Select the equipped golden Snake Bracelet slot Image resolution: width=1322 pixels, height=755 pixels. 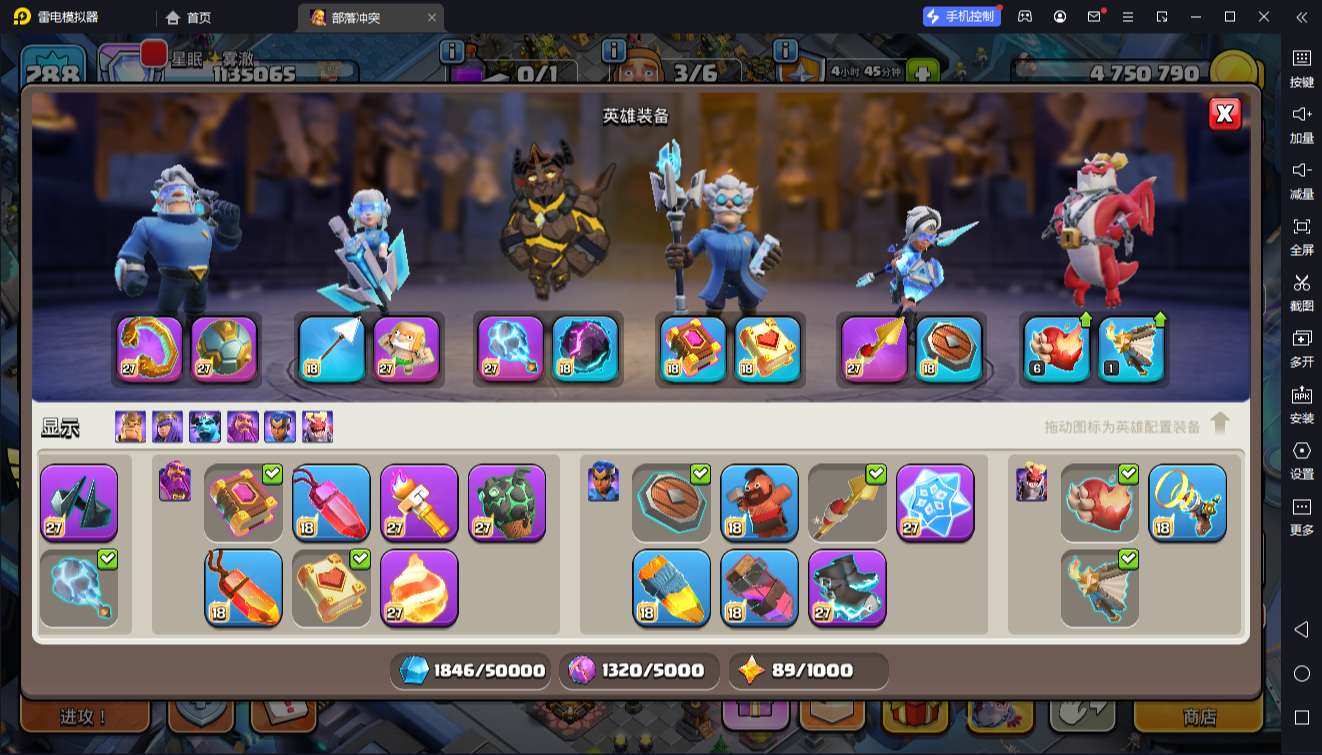coord(150,349)
